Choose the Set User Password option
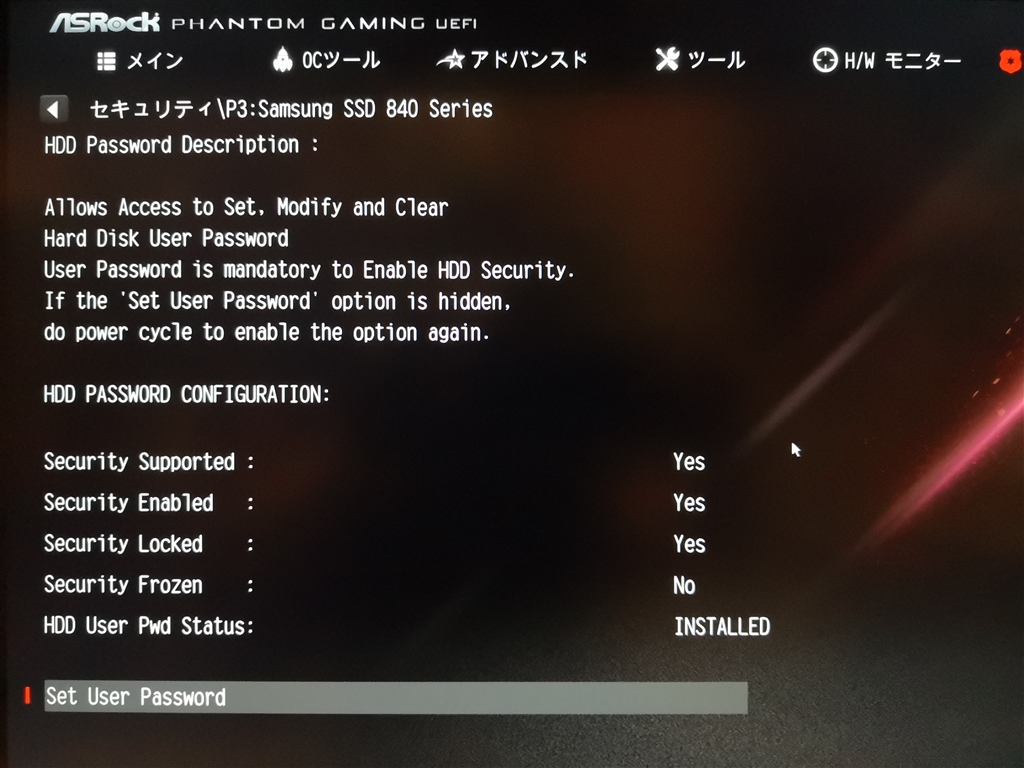The image size is (1024, 768). click(395, 697)
